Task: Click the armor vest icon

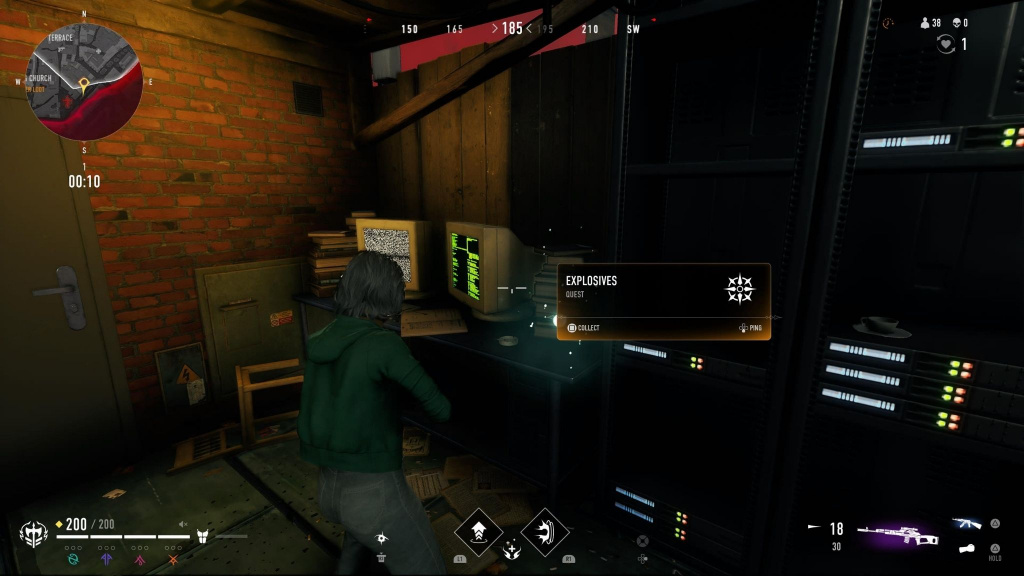Action: tap(202, 536)
